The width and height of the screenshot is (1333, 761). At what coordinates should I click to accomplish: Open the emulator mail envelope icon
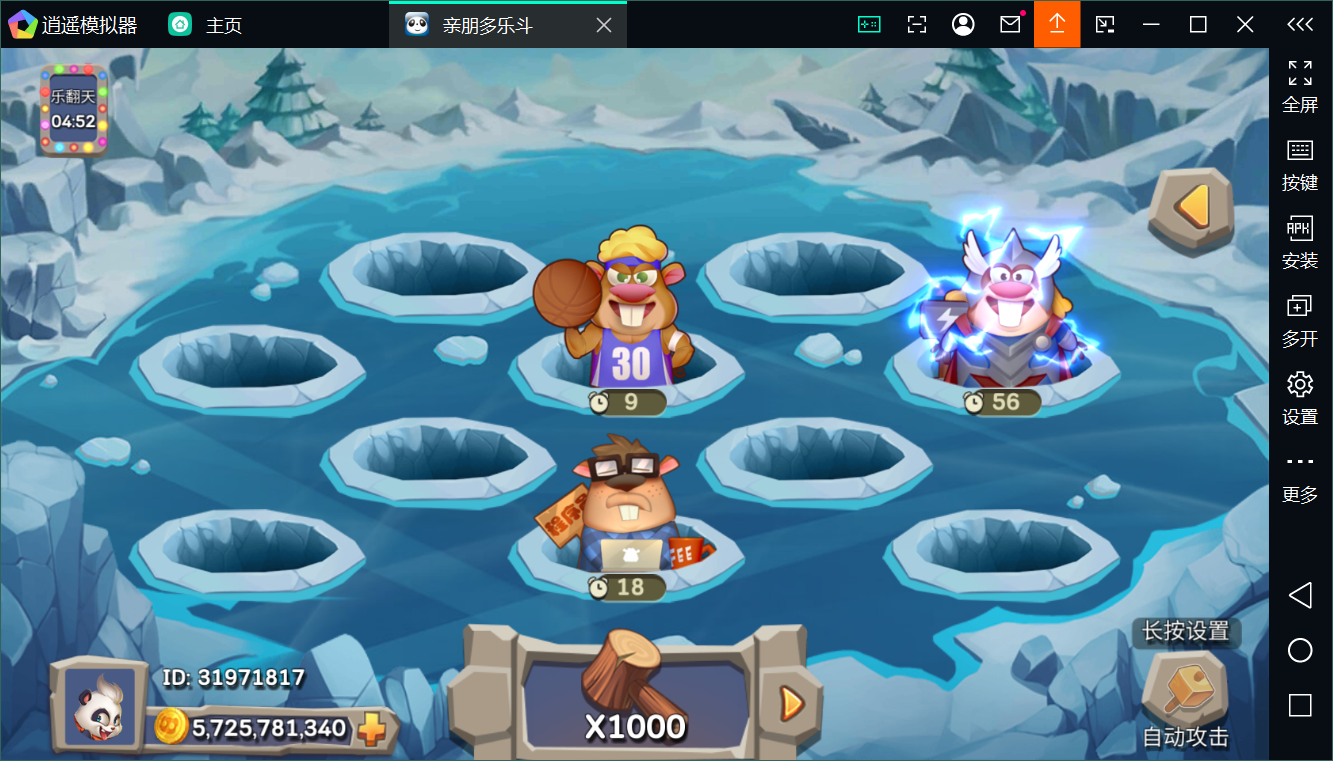coord(1010,25)
